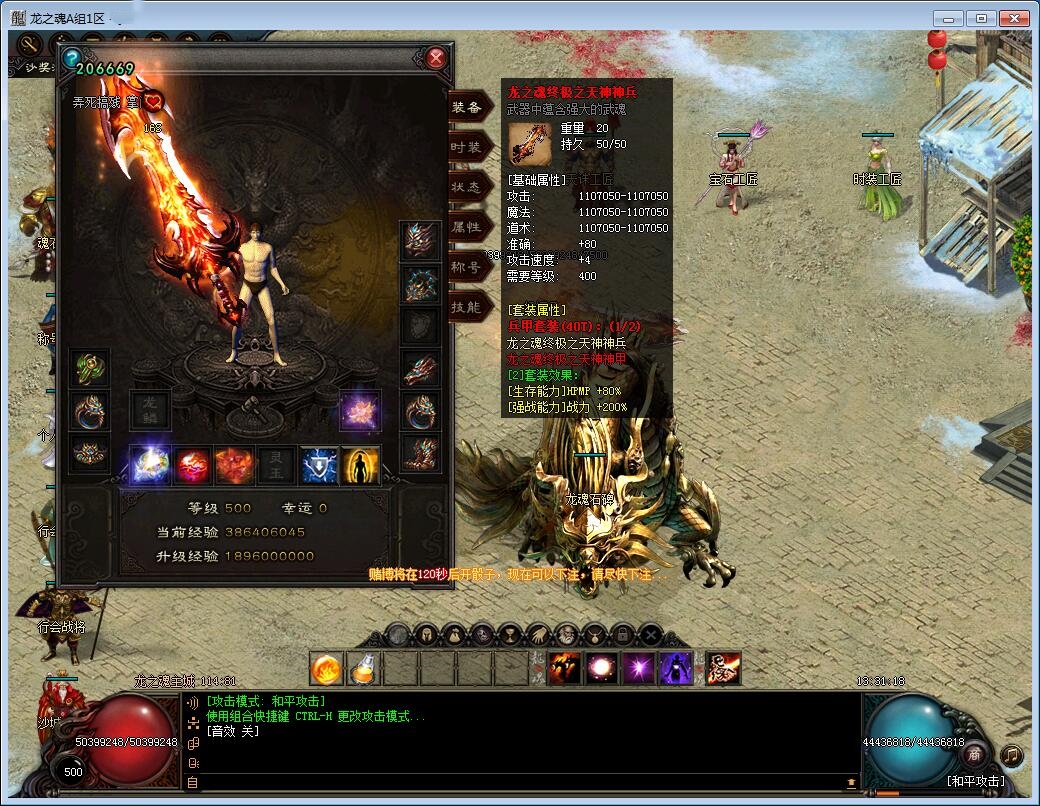
Task: Switch to the 时装 fashion tab
Action: tap(467, 147)
